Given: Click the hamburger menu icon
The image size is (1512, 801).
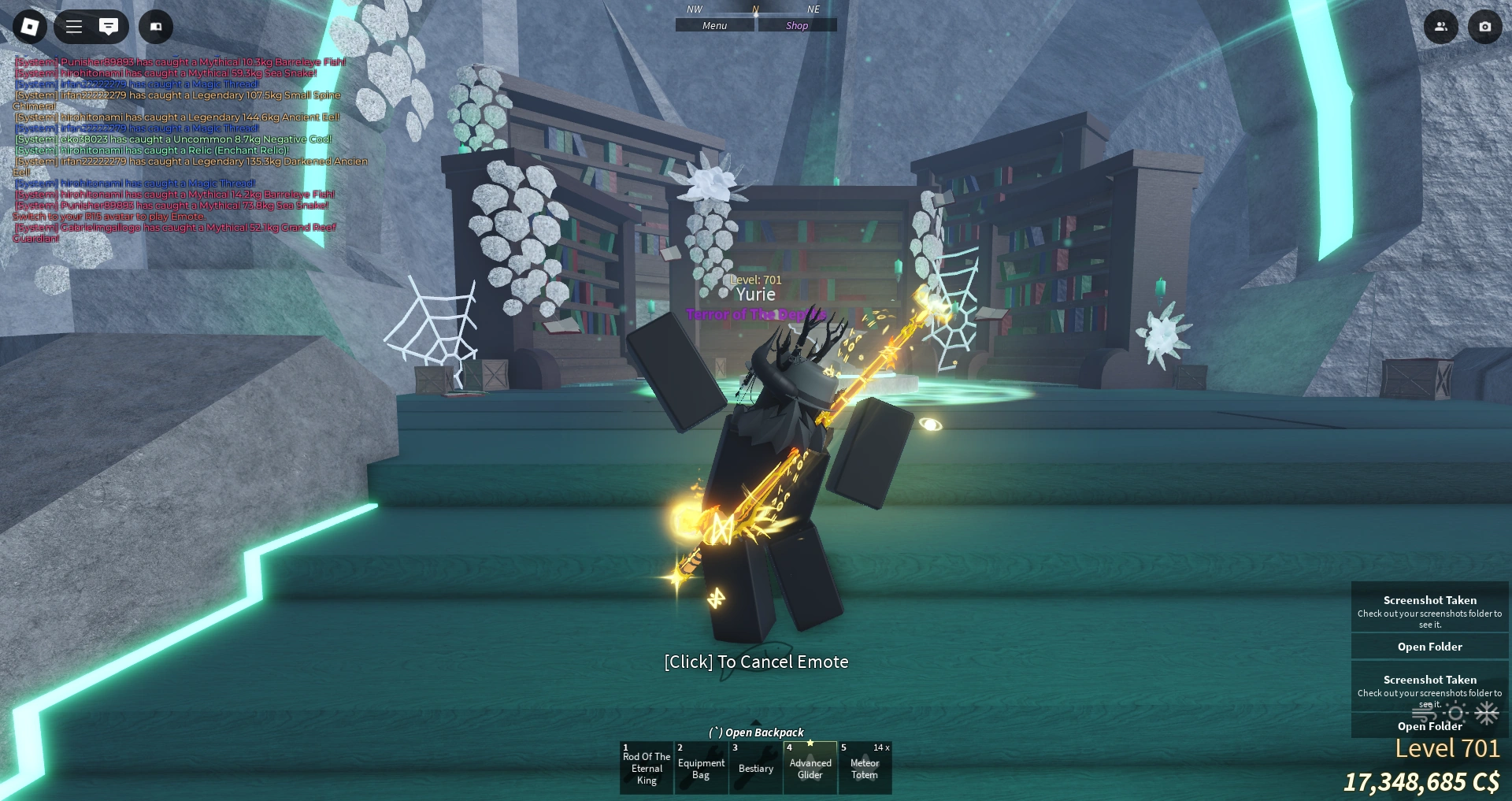Looking at the screenshot, I should pyautogui.click(x=73, y=26).
